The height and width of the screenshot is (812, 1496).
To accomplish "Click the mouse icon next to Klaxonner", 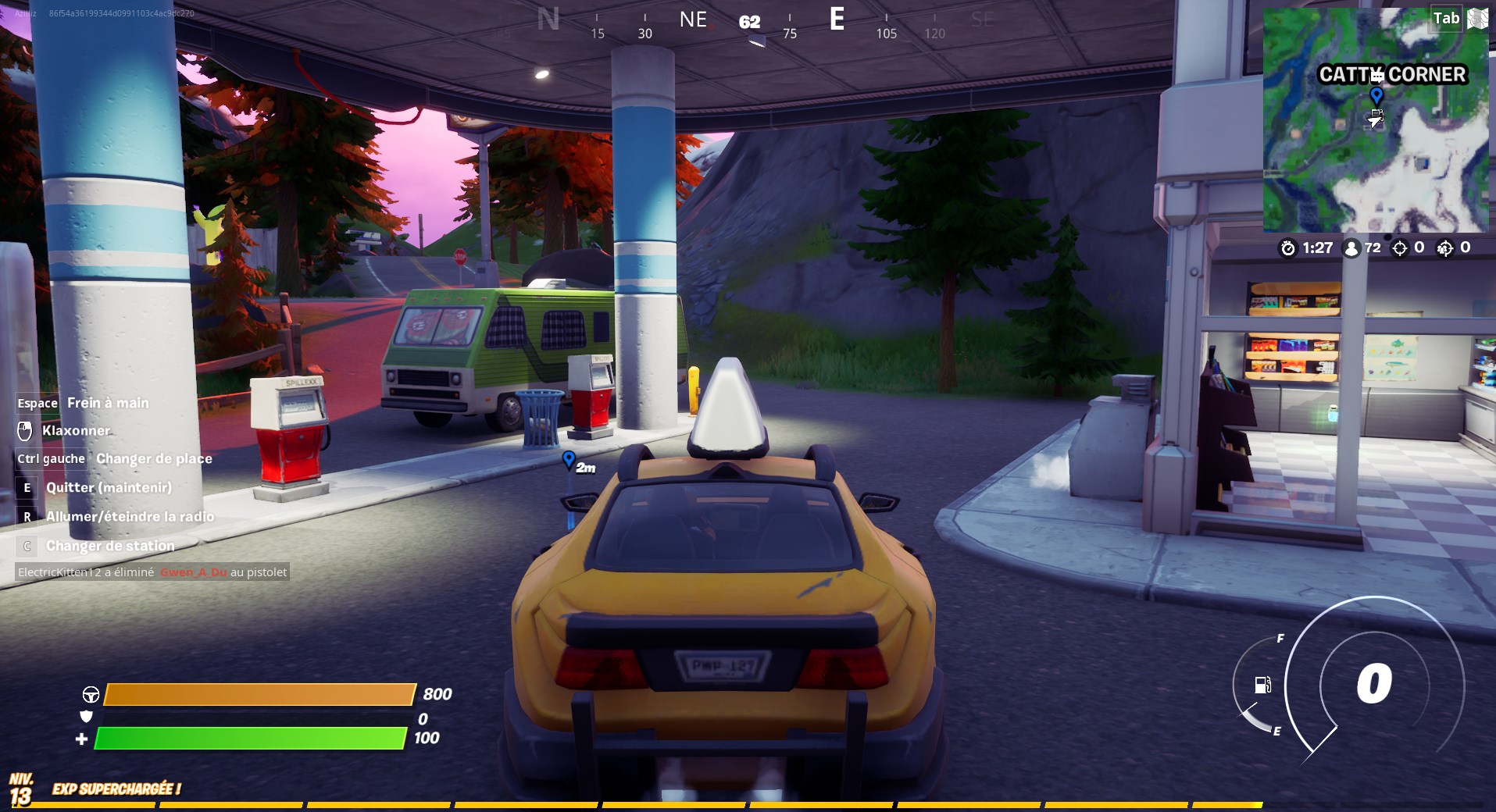I will (x=25, y=430).
